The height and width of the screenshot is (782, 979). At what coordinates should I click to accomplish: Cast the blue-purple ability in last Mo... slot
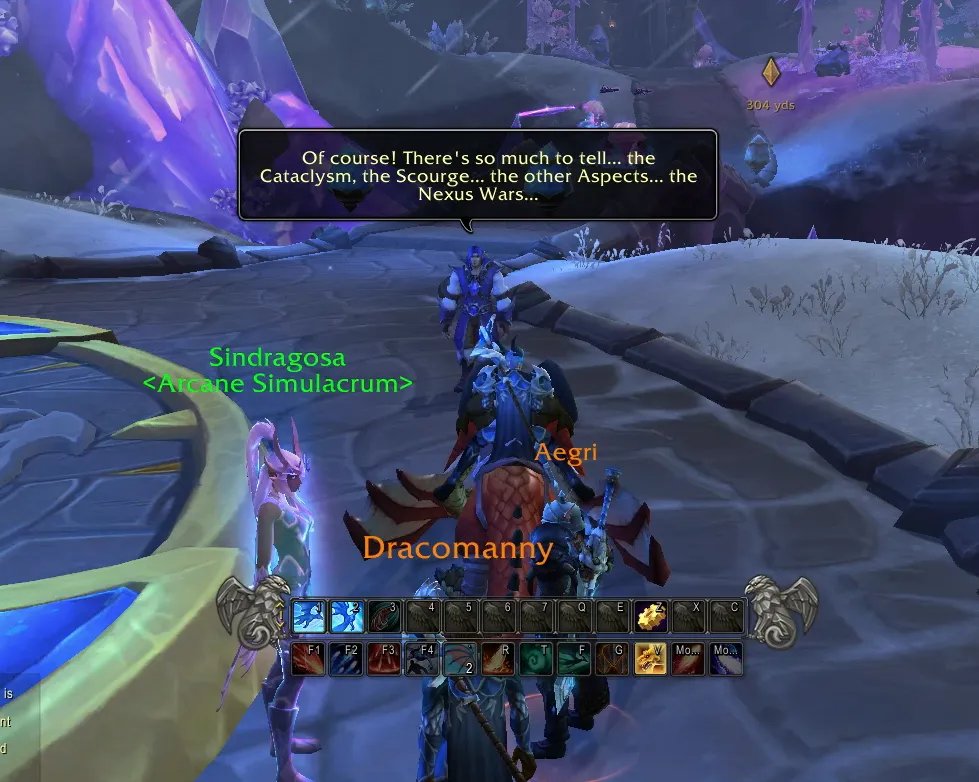pyautogui.click(x=727, y=659)
